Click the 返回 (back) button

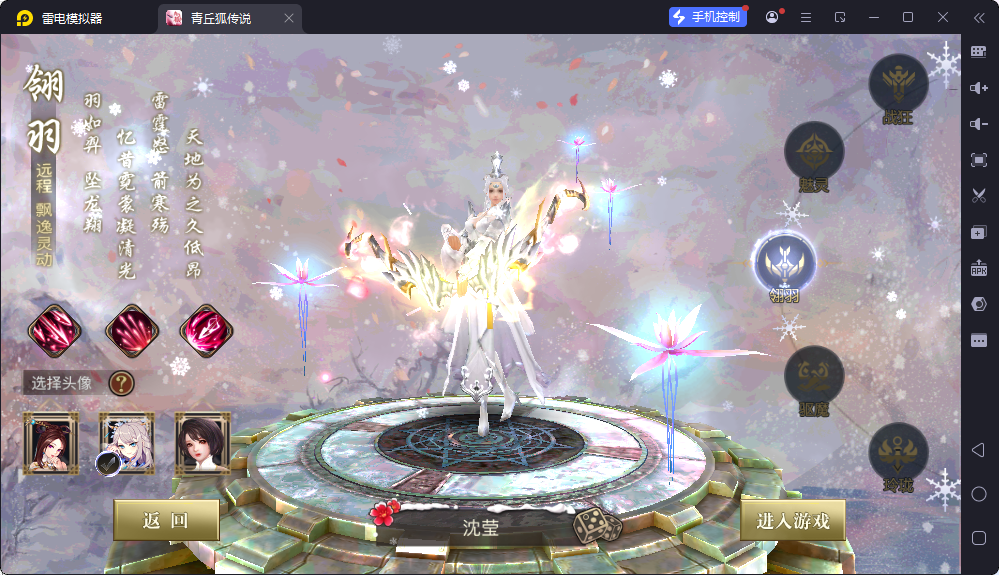(x=166, y=520)
